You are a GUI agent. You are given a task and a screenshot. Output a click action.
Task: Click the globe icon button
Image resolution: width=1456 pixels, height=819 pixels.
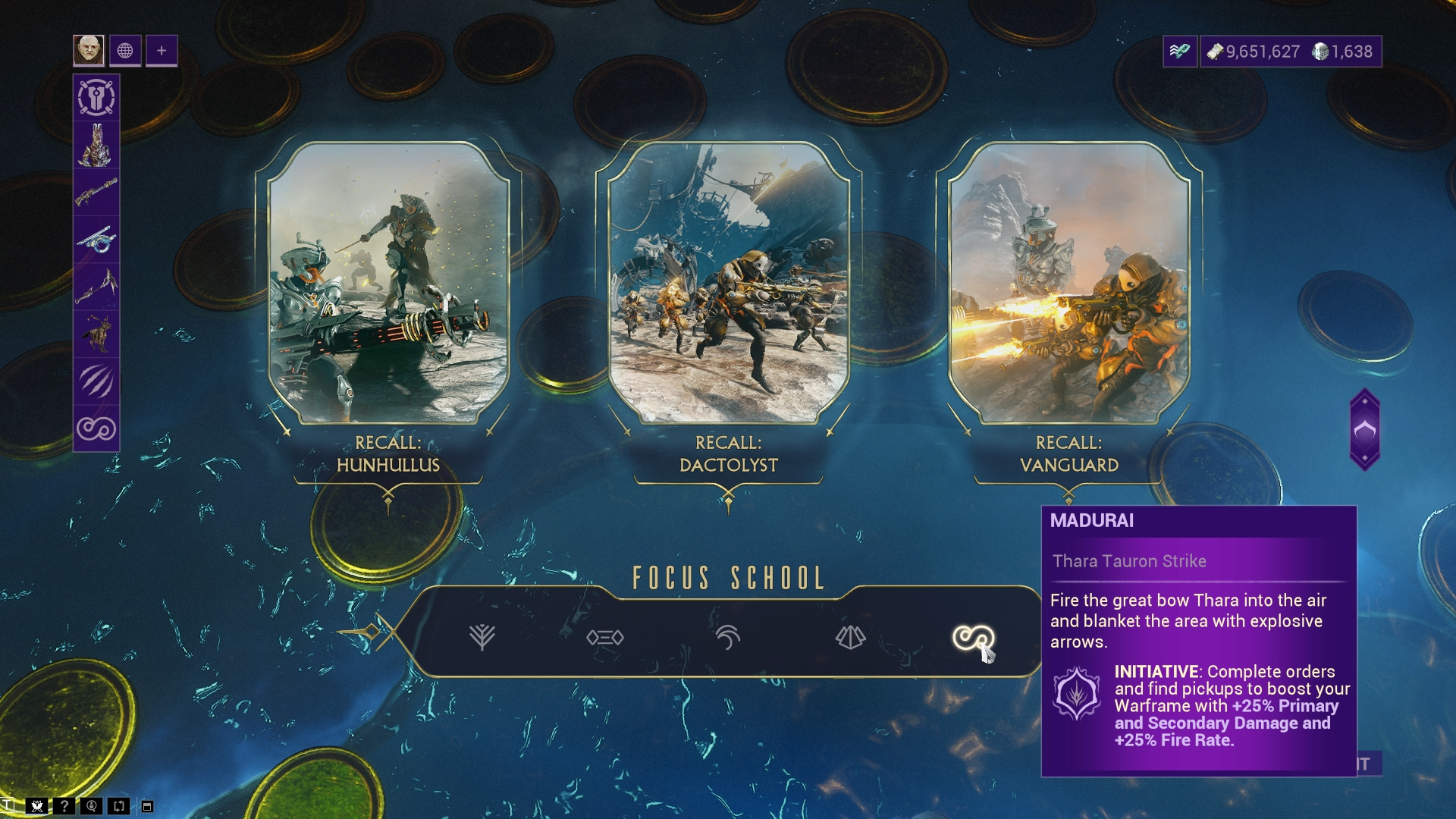coord(125,51)
